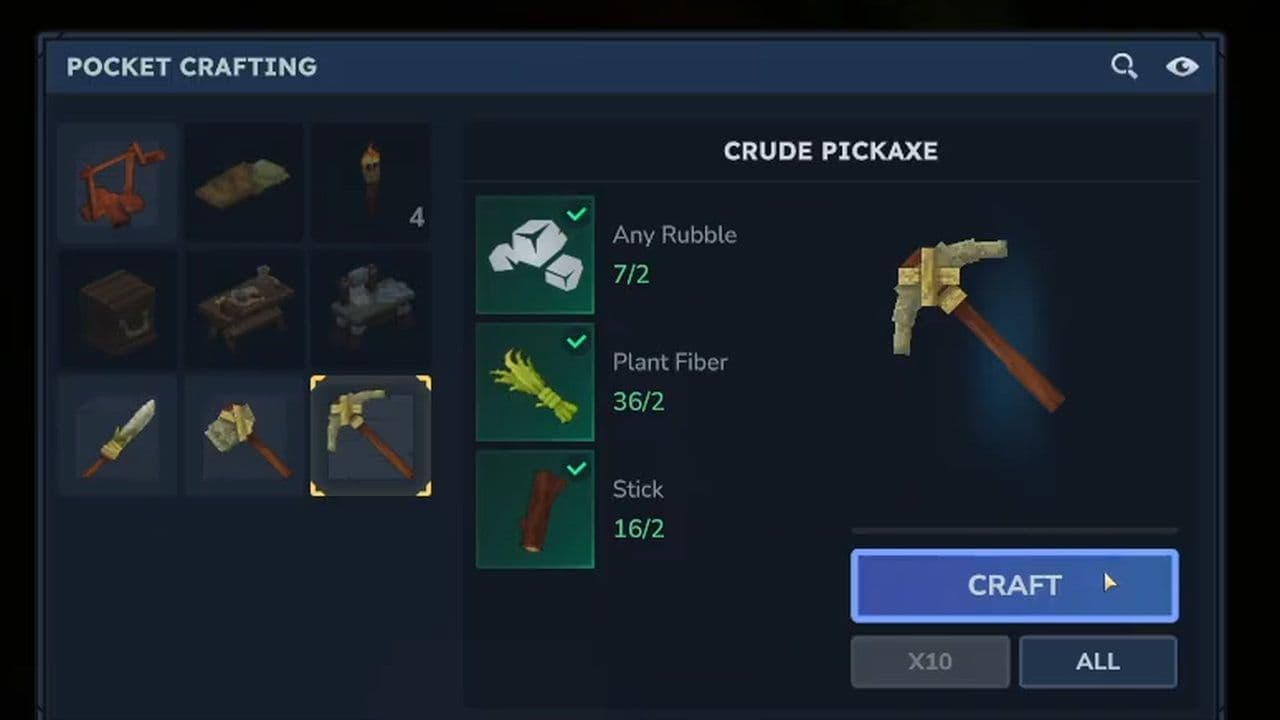The height and width of the screenshot is (720, 1280).
Task: Click the ALL craft button
Action: [1097, 661]
